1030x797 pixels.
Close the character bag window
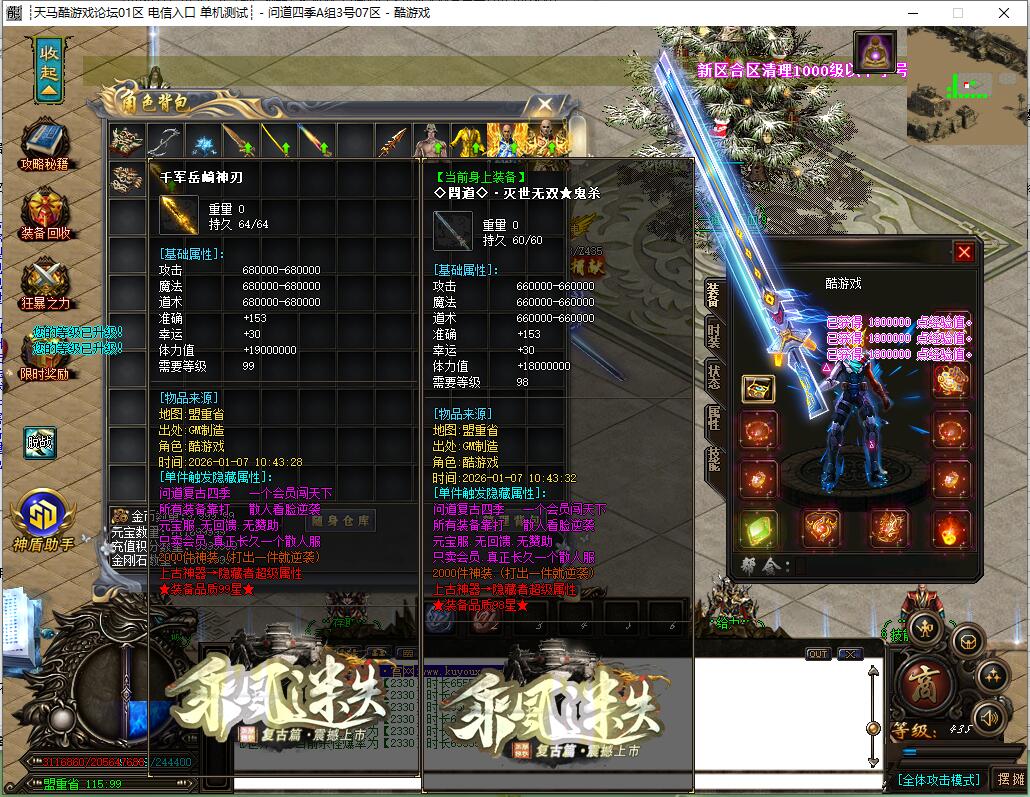(x=545, y=104)
